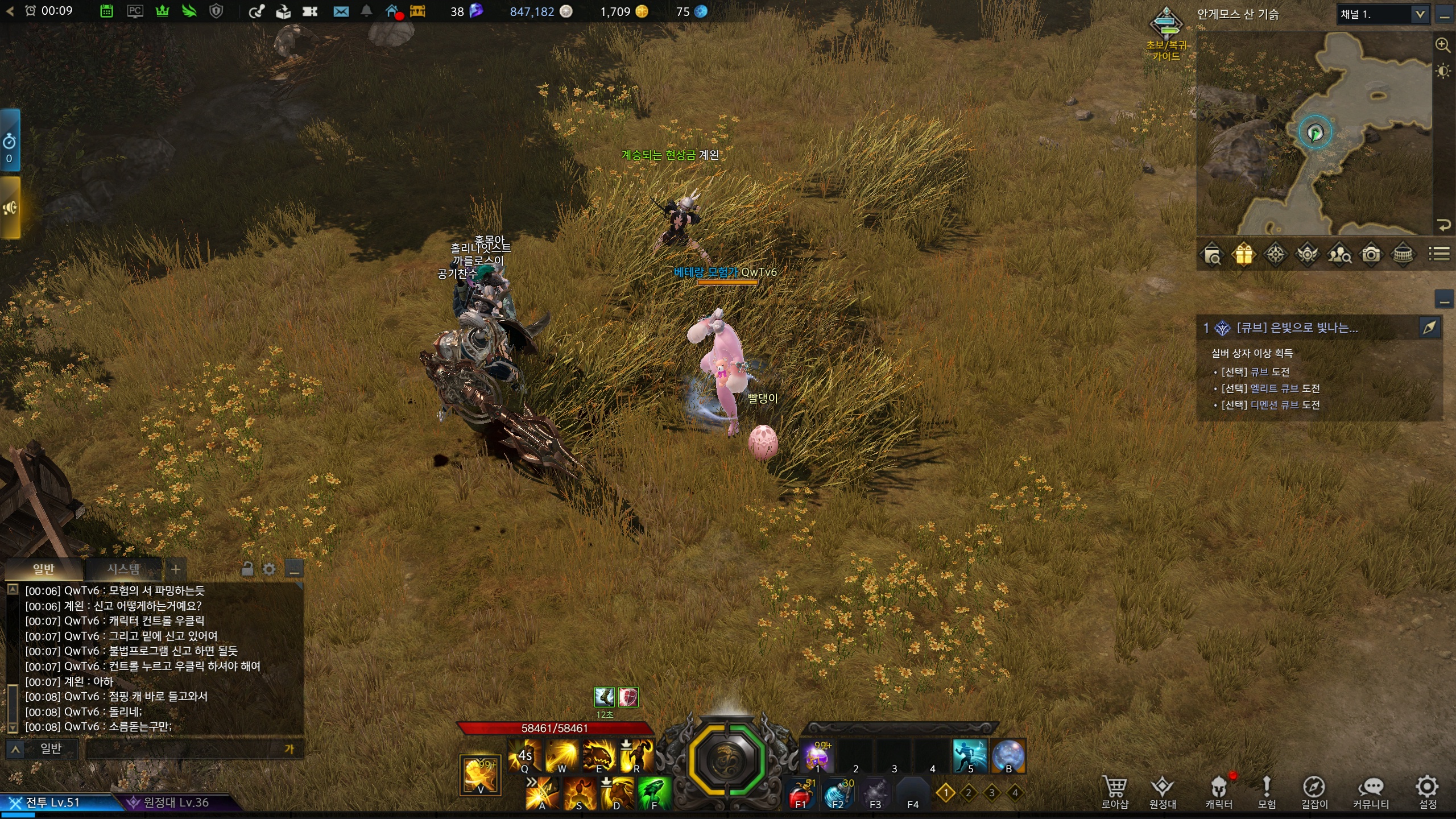The width and height of the screenshot is (1456, 819).
Task: Add a new chat tab
Action: [176, 569]
